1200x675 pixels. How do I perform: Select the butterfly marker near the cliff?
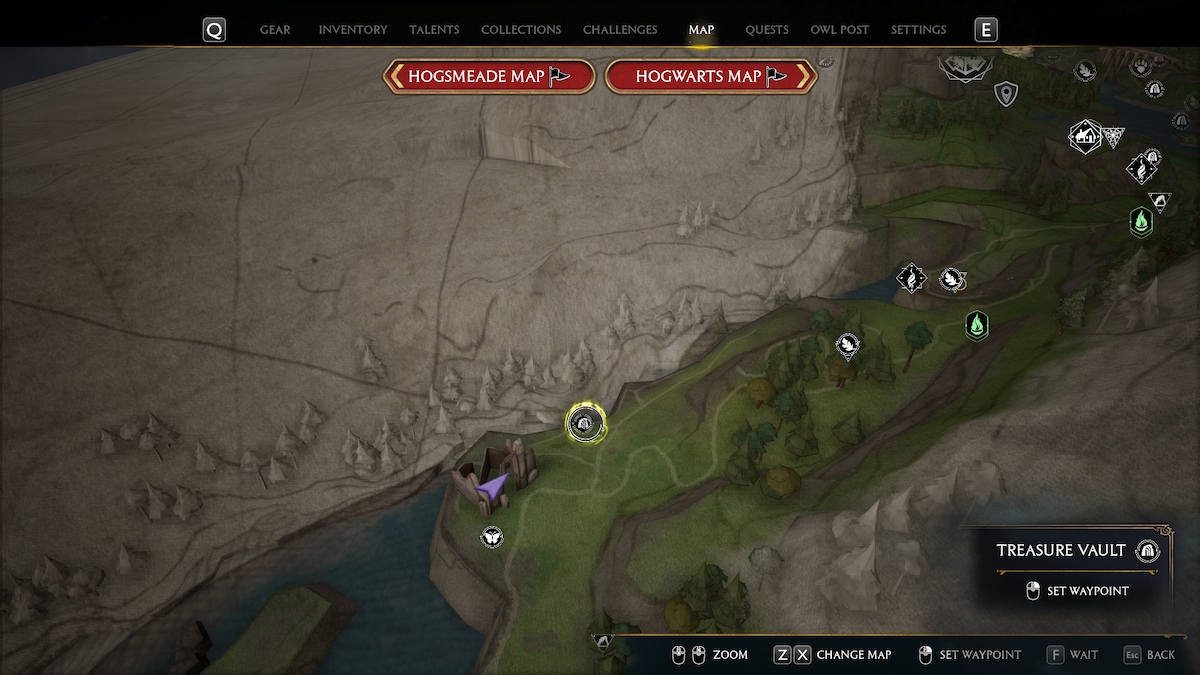[x=491, y=537]
